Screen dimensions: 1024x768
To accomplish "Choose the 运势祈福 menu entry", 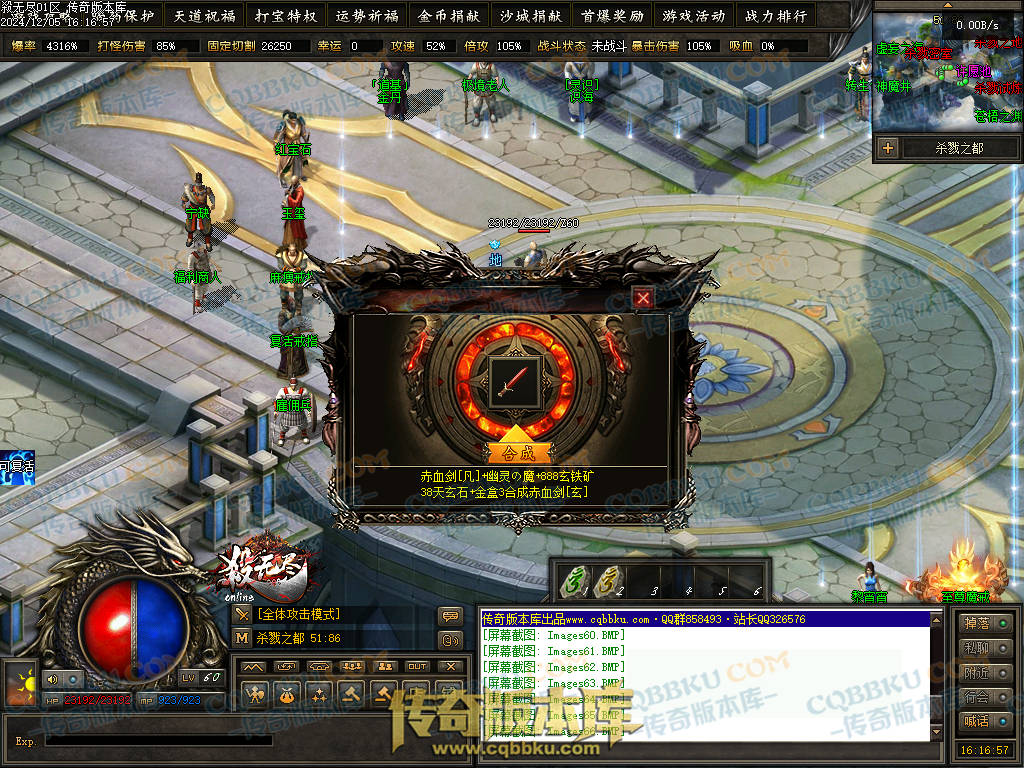I will (x=367, y=16).
